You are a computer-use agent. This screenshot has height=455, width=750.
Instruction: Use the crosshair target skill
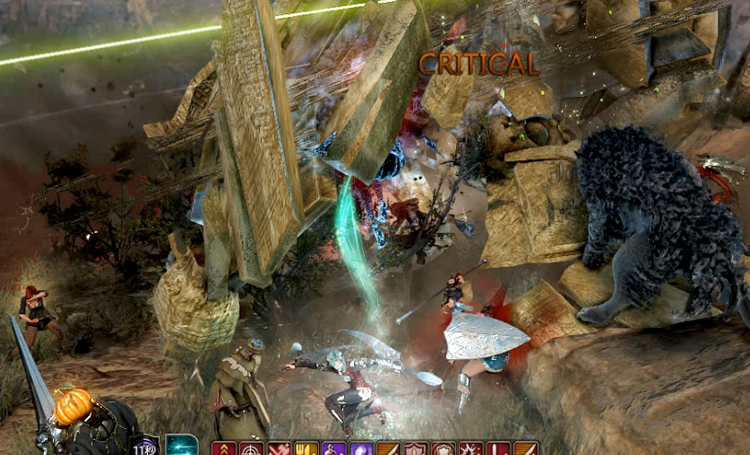(x=250, y=448)
